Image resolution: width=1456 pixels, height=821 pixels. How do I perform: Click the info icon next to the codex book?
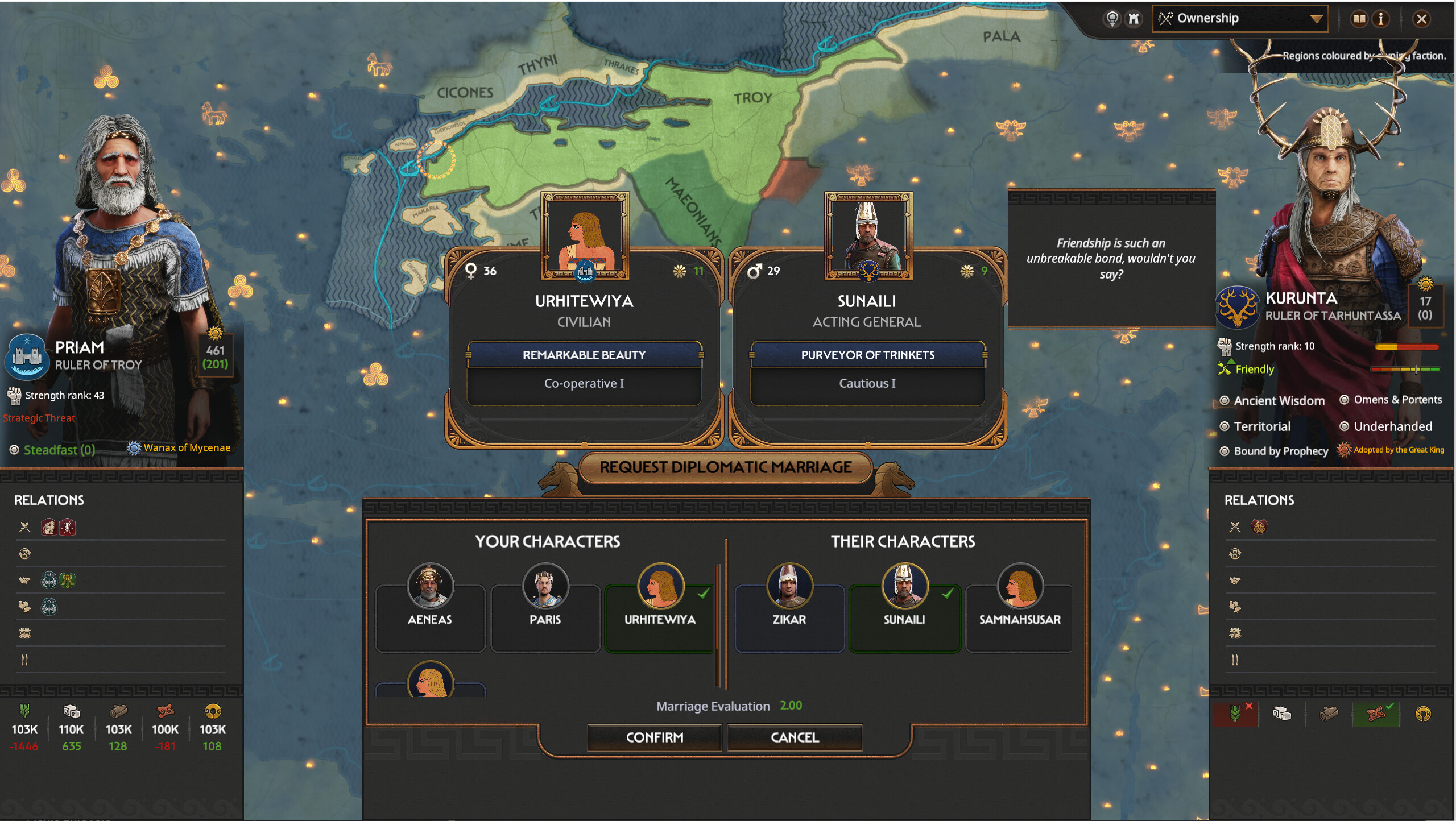click(x=1382, y=18)
